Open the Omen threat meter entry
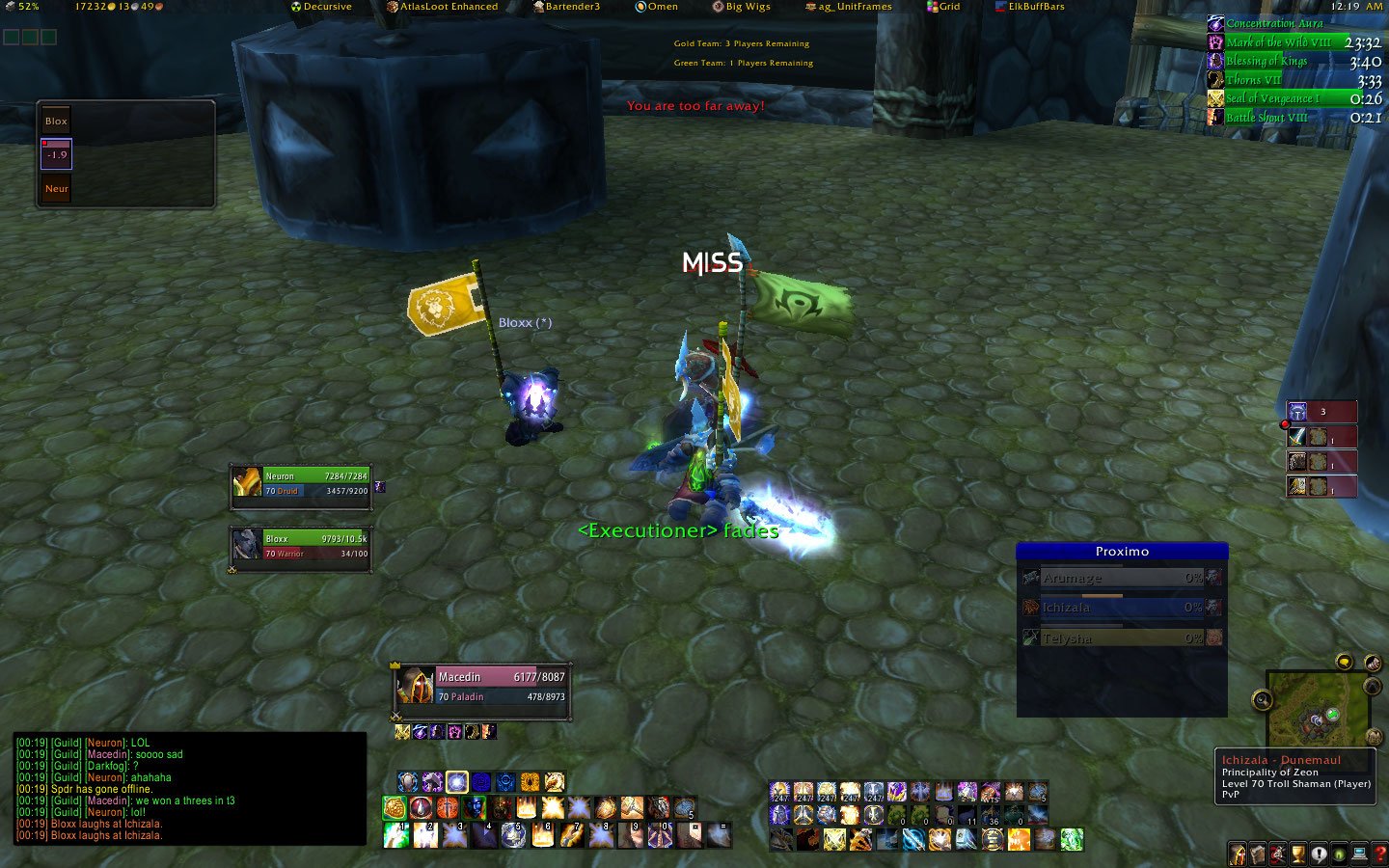 coord(657,7)
